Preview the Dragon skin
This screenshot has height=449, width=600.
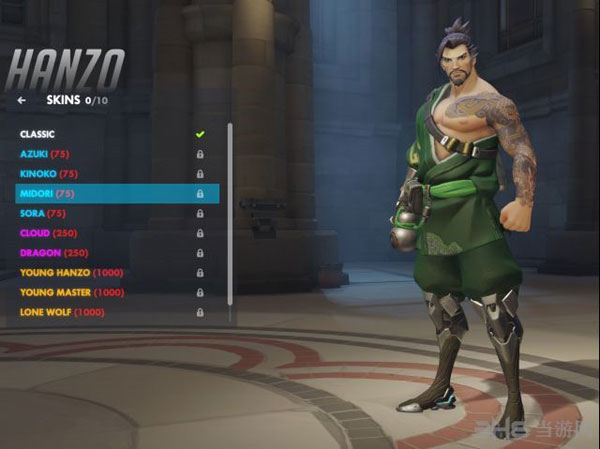[x=54, y=253]
